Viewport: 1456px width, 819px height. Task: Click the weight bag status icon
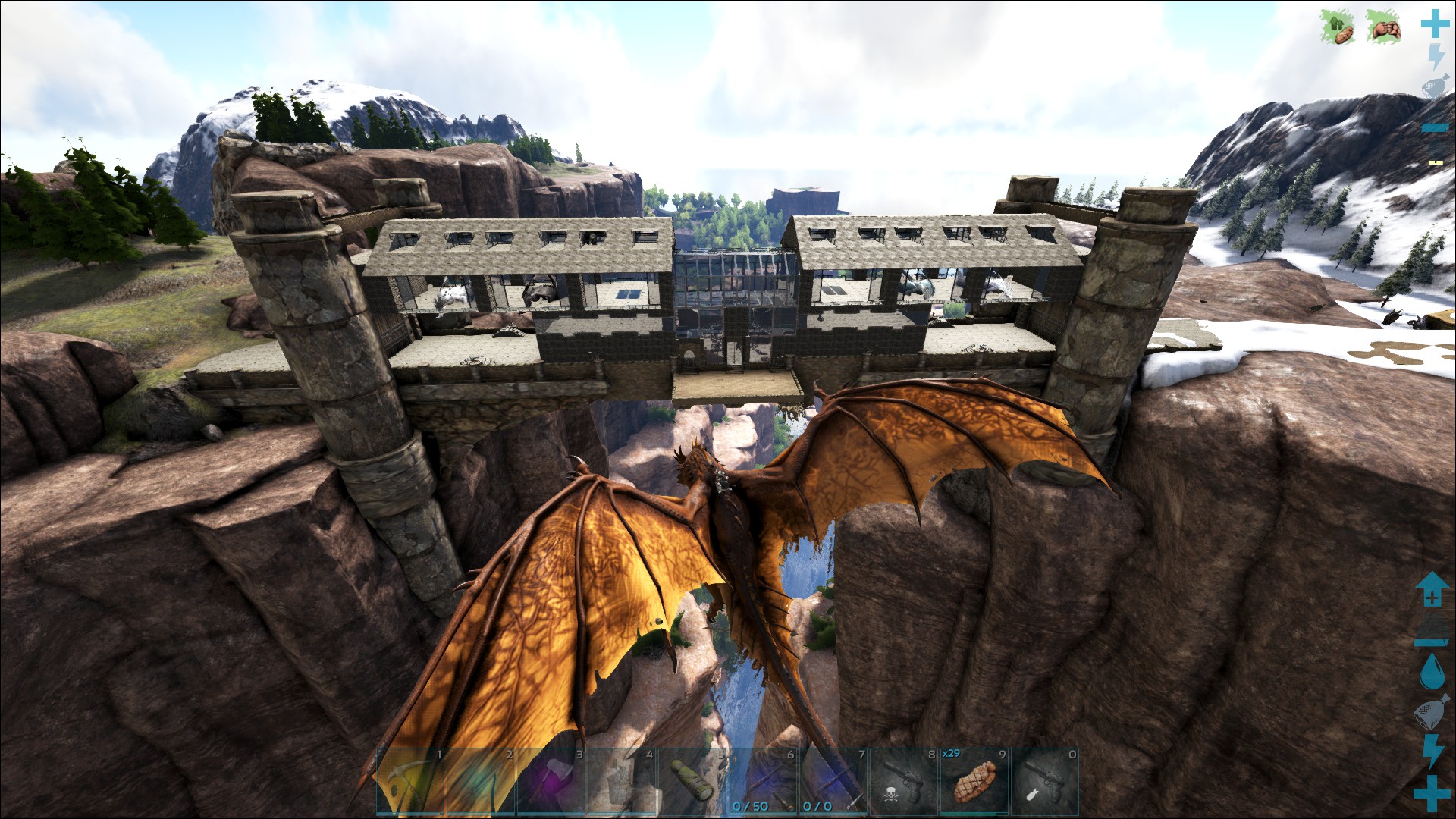click(1433, 711)
